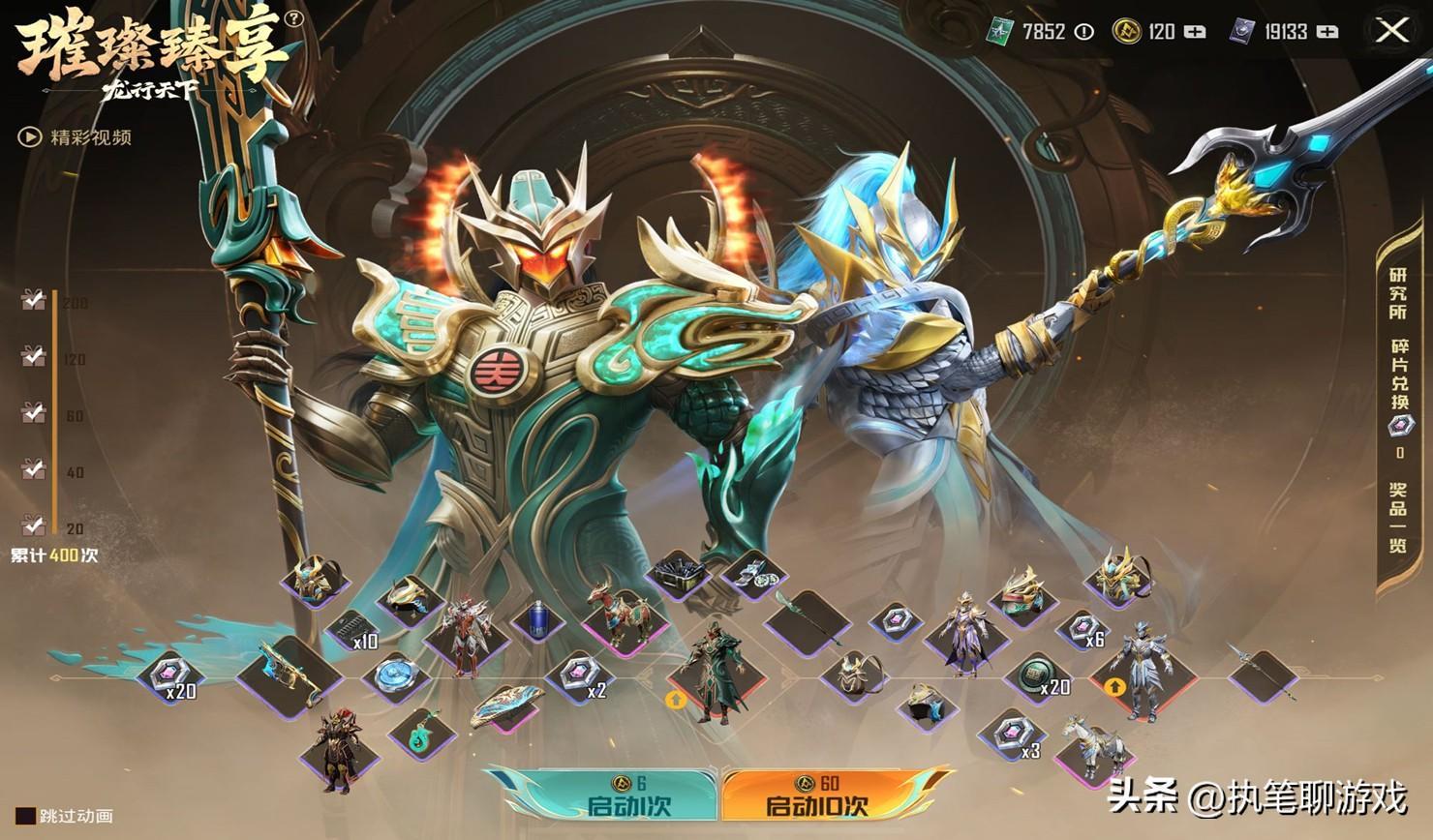Start ten draws with 启动10次
The image size is (1433, 840).
[817, 795]
